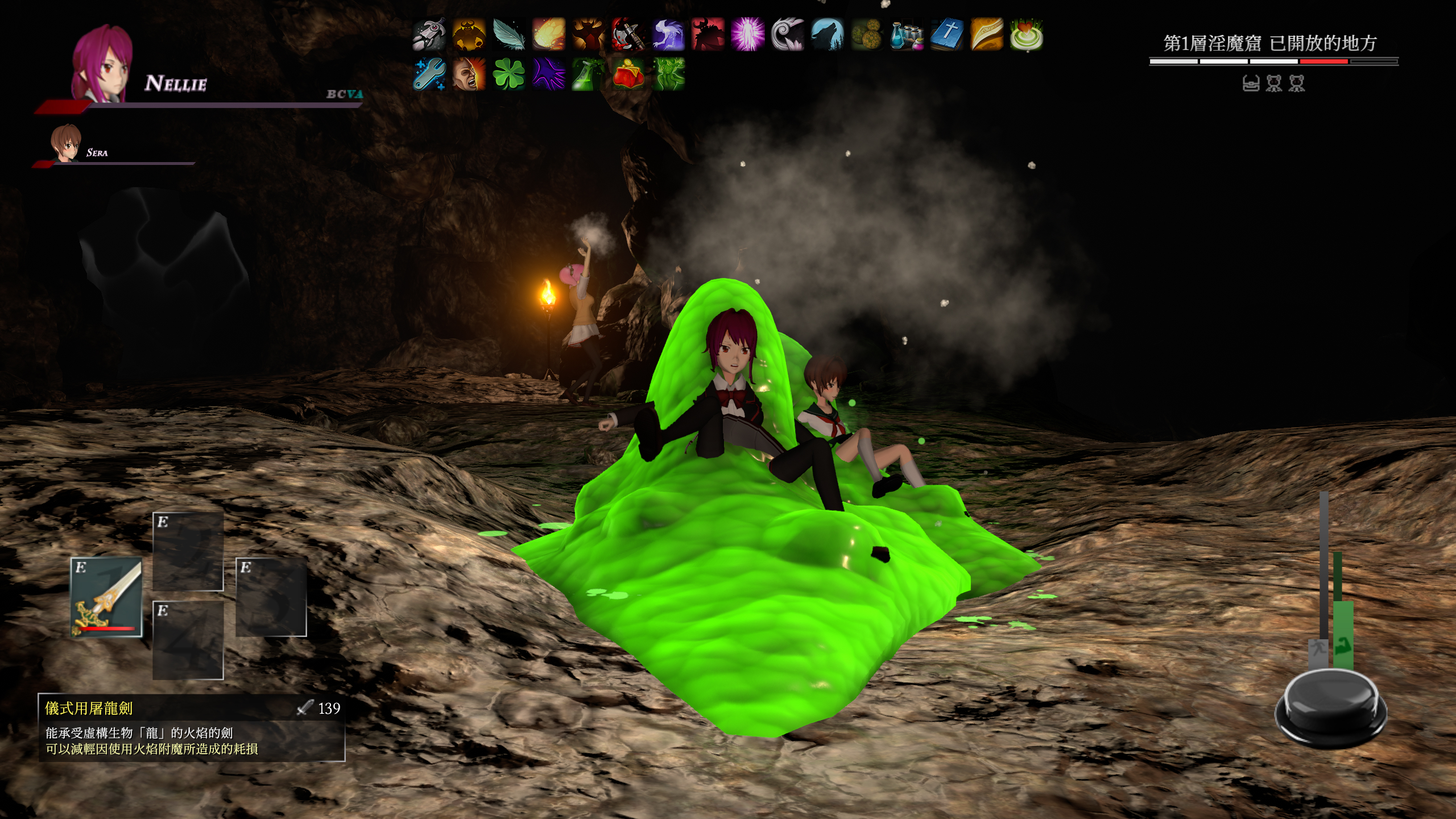
Task: Click the green heart ripple icon
Action: pos(1026,34)
